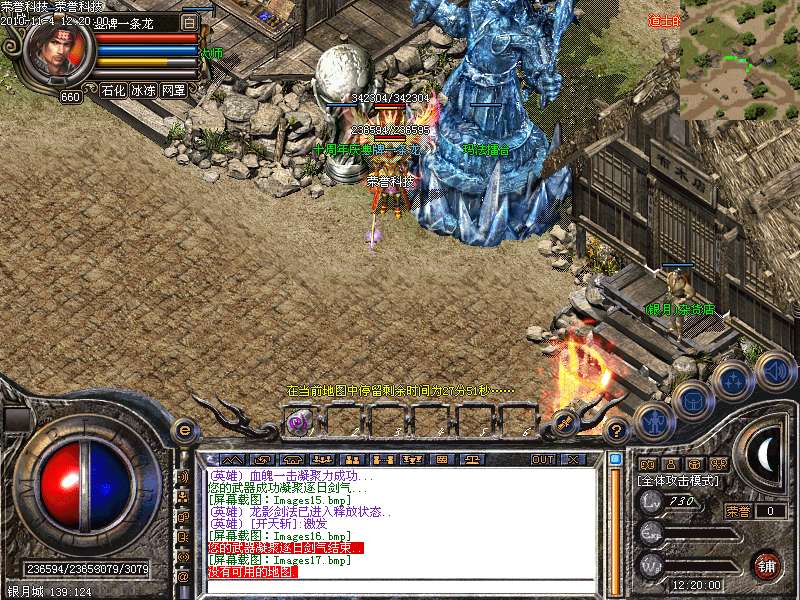Open the minimap in the corner
The height and width of the screenshot is (600, 800).
[x=740, y=60]
